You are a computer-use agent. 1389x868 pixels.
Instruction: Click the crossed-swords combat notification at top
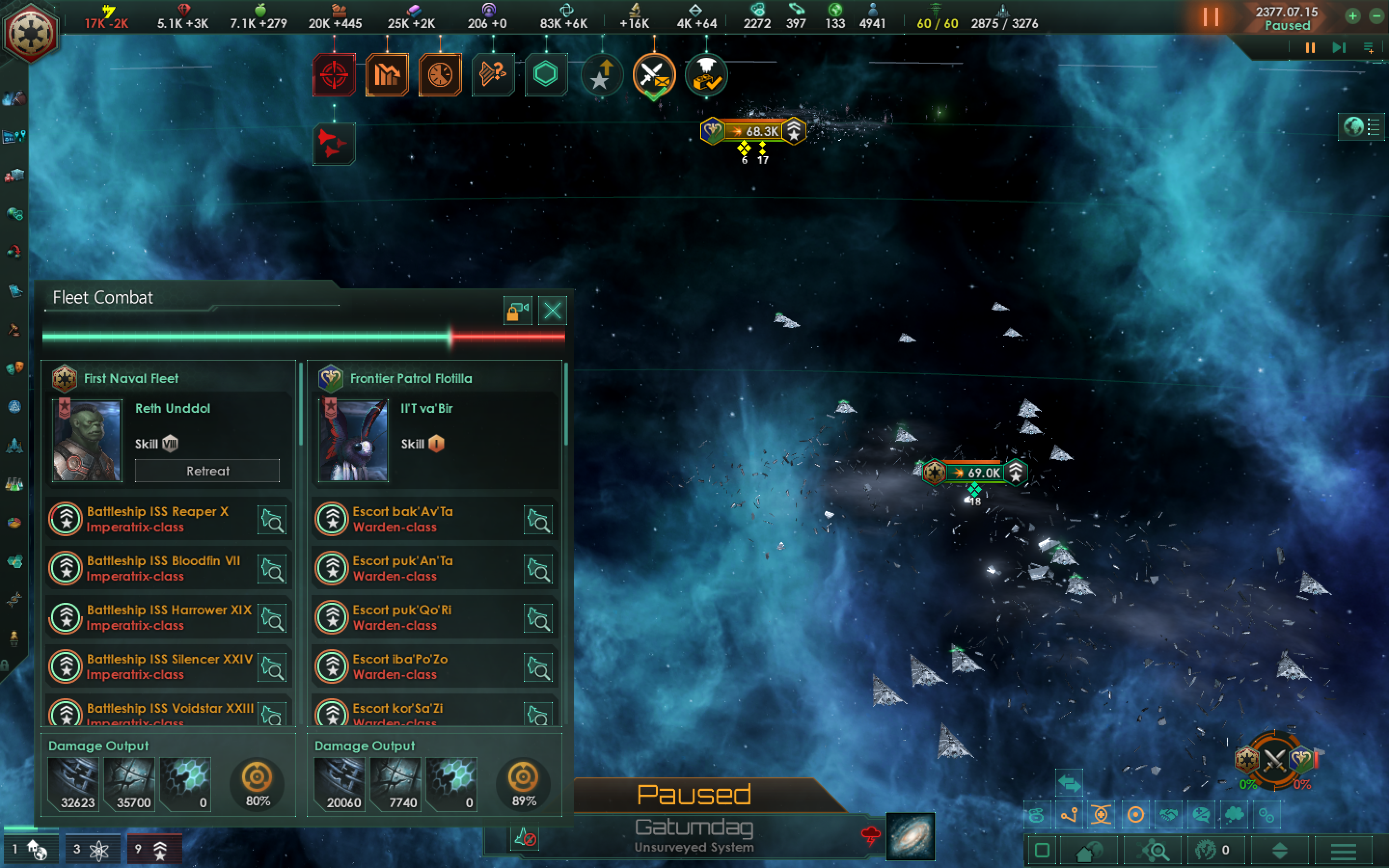(655, 75)
